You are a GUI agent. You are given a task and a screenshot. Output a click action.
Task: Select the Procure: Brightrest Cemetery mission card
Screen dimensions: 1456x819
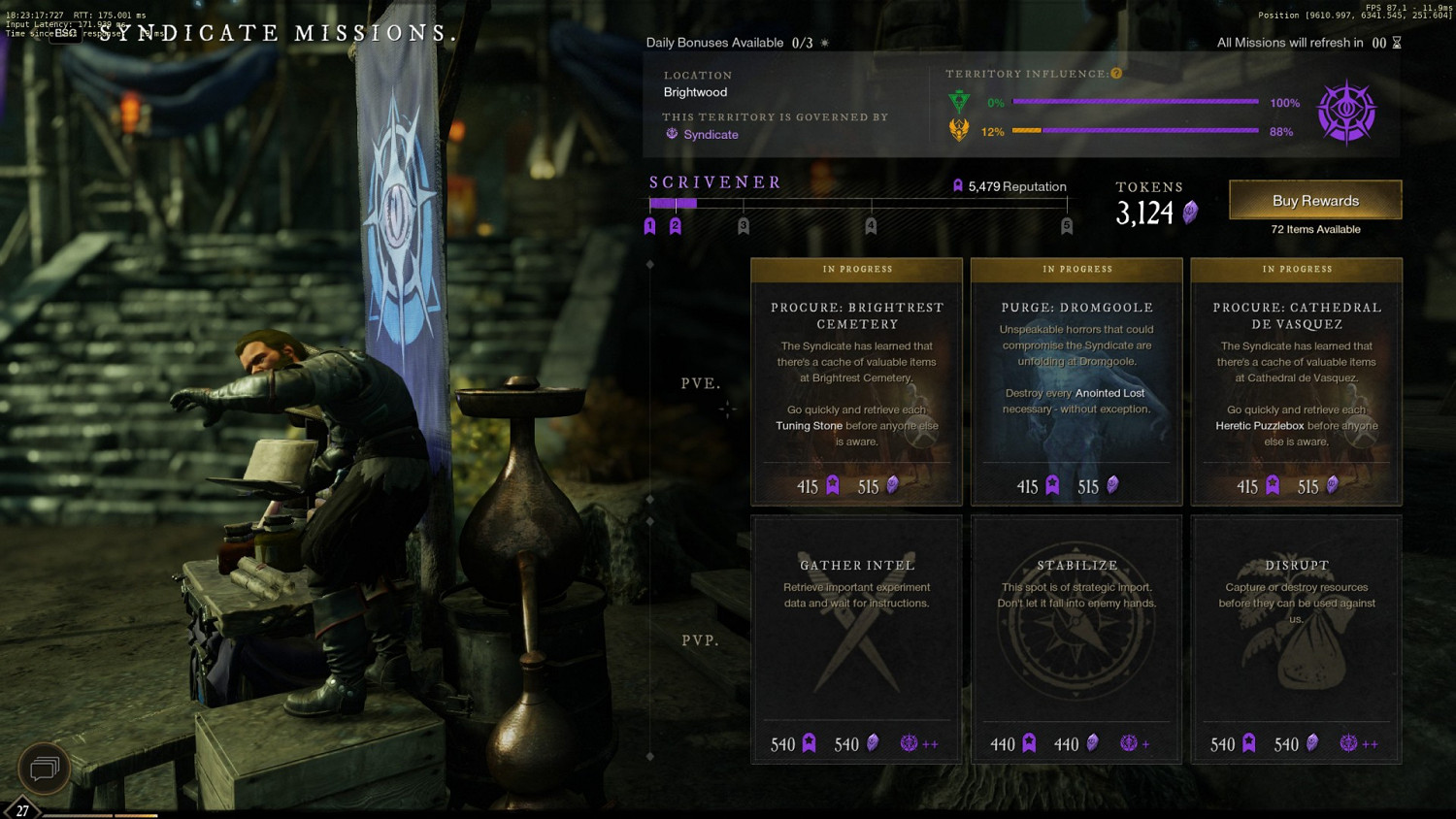click(856, 381)
